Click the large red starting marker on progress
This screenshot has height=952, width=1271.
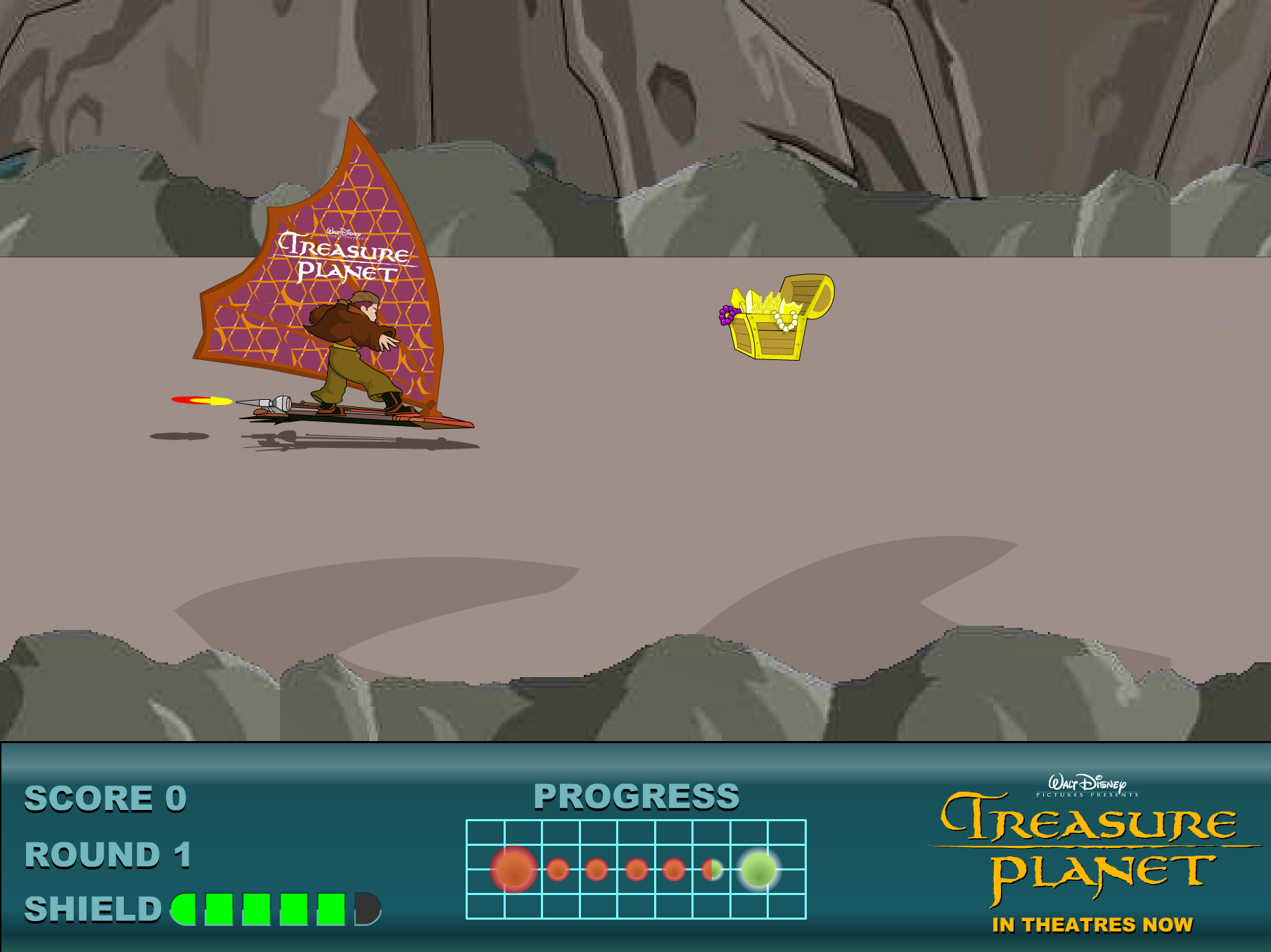pyautogui.click(x=513, y=868)
